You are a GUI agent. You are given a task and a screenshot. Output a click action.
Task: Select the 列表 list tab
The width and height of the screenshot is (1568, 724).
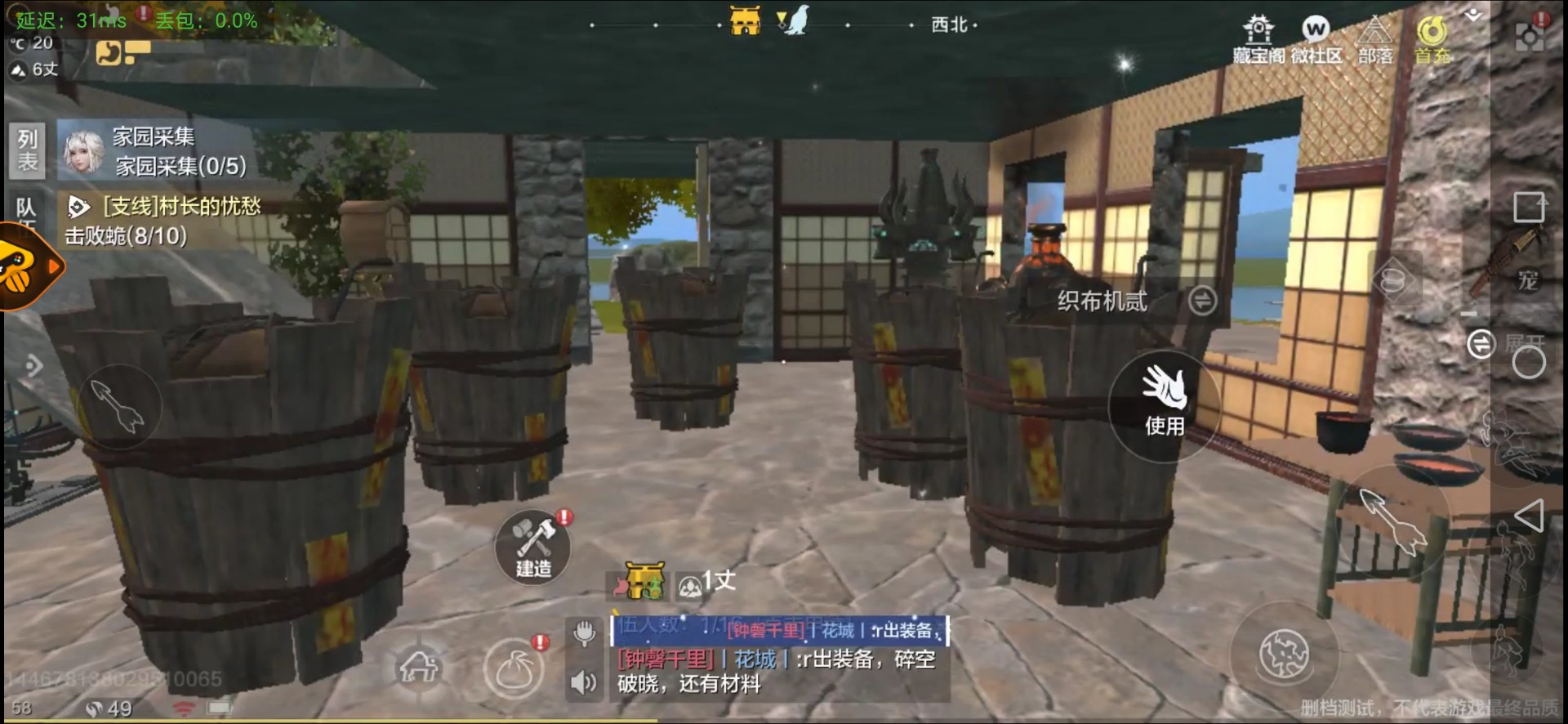(28, 150)
